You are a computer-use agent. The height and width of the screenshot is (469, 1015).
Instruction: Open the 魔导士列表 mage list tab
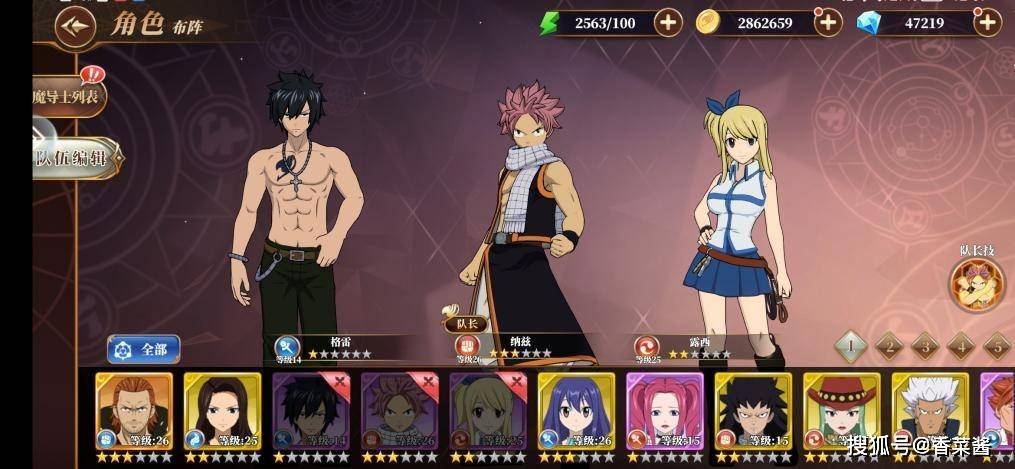[69, 96]
